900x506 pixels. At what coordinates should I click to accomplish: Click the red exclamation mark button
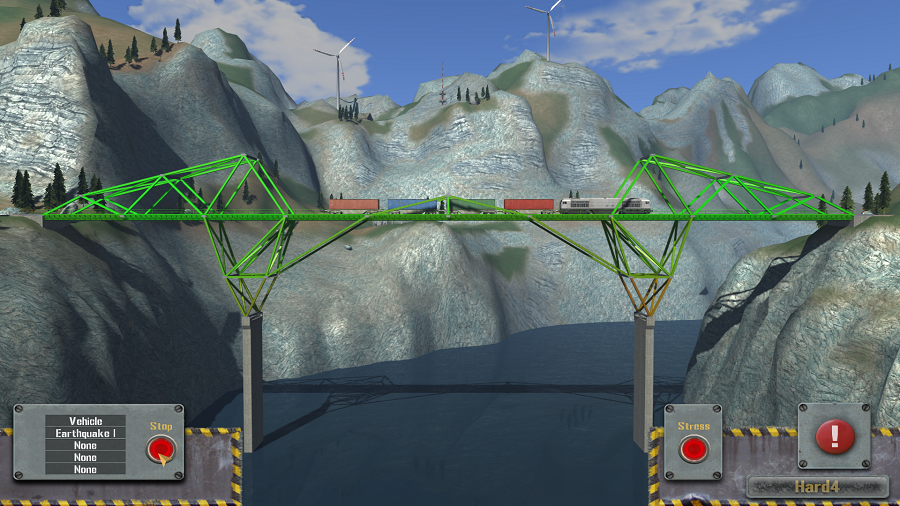(x=834, y=436)
